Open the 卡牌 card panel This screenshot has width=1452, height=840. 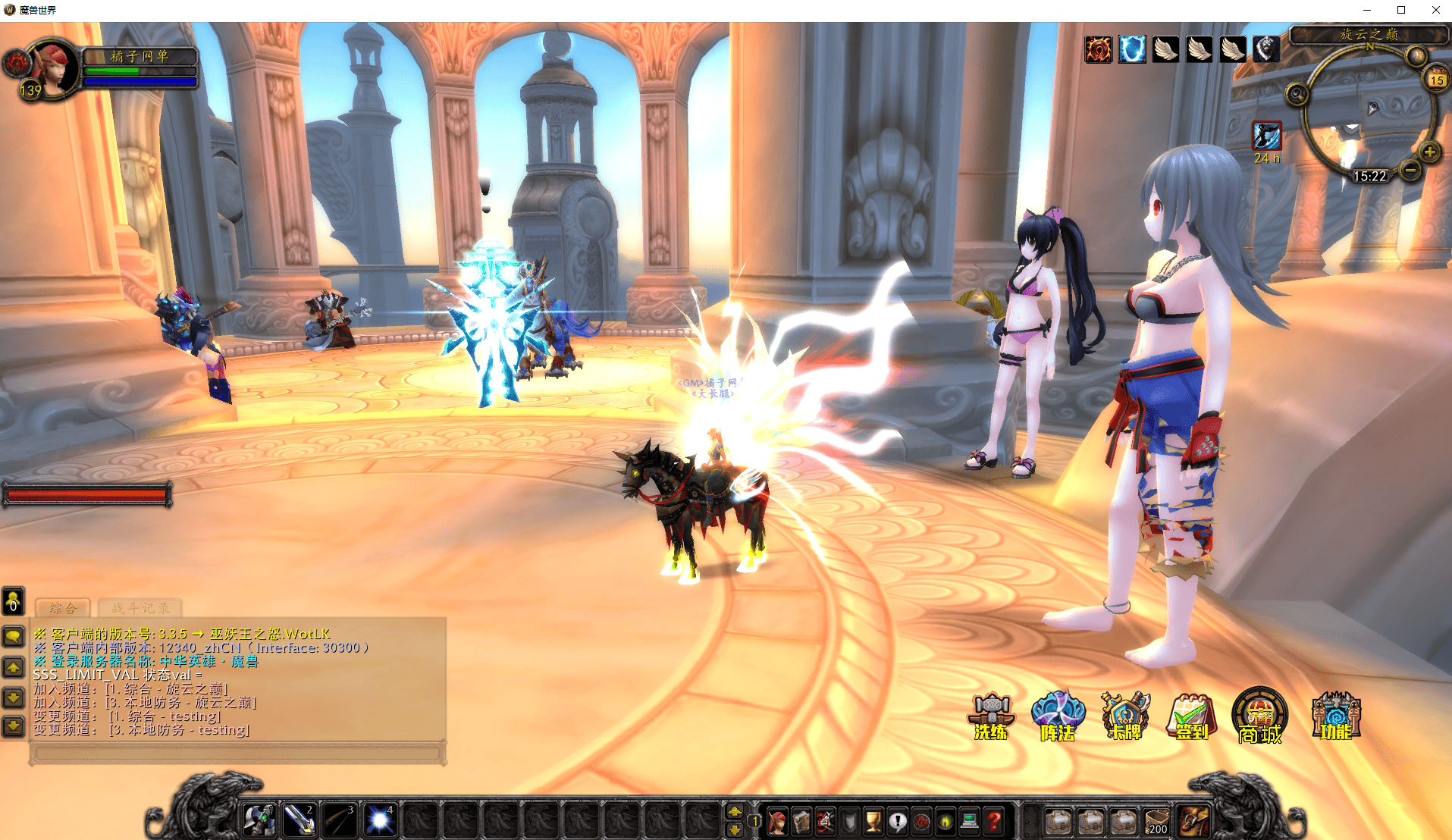pyautogui.click(x=1125, y=716)
